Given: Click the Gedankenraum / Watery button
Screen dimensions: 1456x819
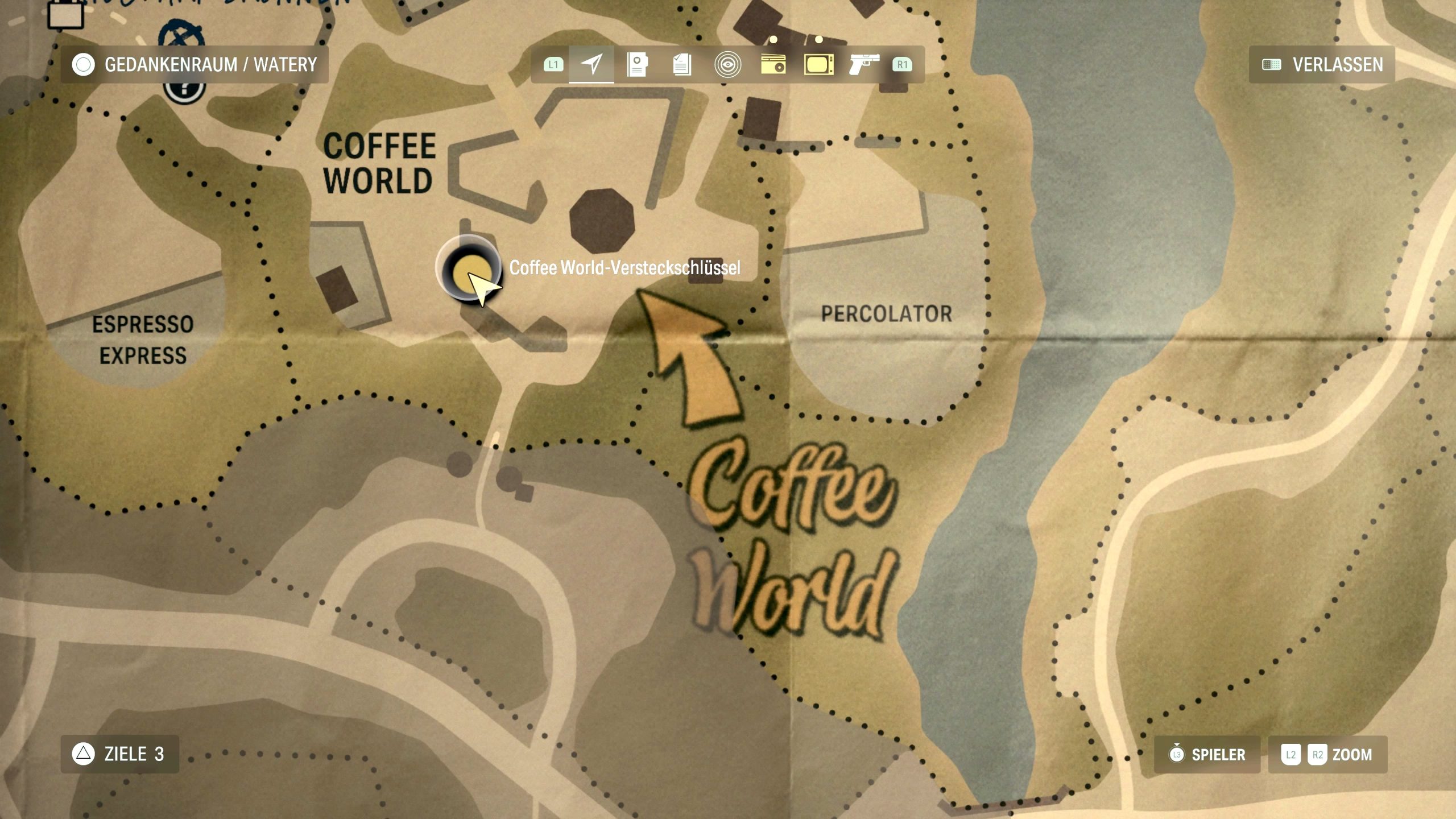Looking at the screenshot, I should (195, 65).
